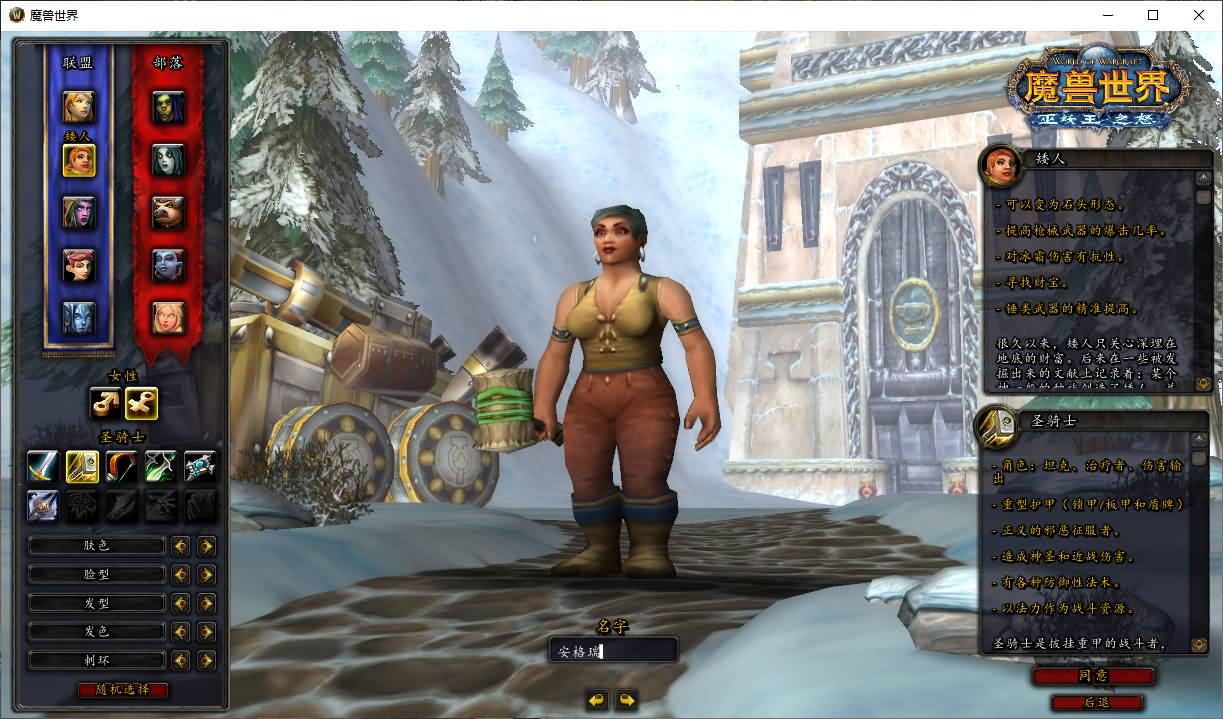This screenshot has width=1223, height=719.
Task: Select the Undead race portrait
Action: pos(168,159)
